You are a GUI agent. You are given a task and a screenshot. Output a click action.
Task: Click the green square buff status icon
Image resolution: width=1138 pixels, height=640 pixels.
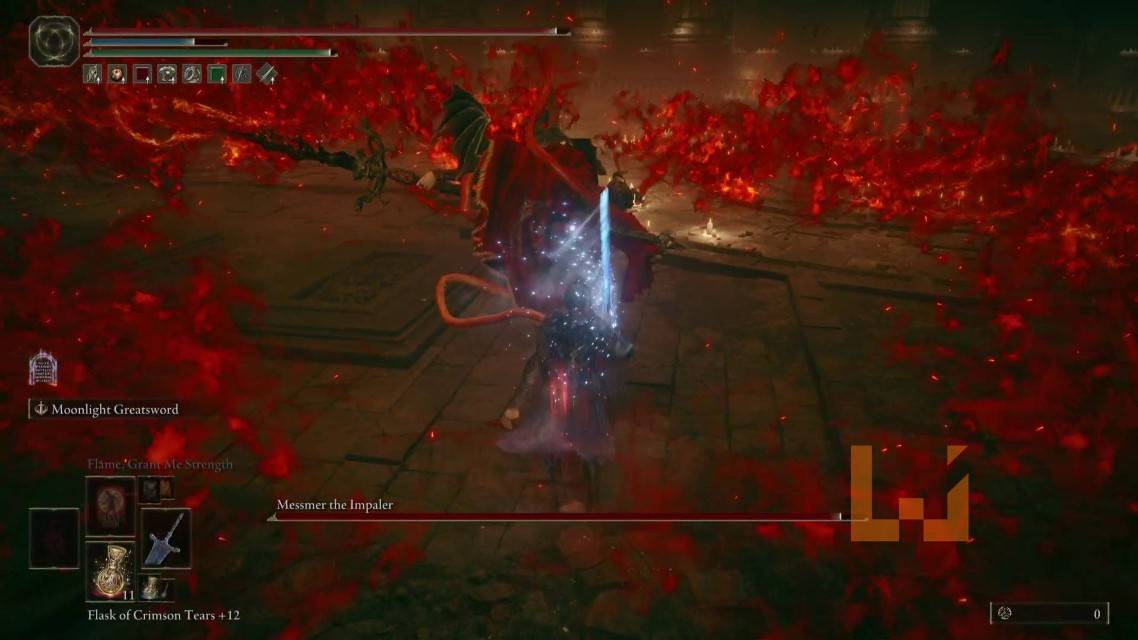pos(217,73)
